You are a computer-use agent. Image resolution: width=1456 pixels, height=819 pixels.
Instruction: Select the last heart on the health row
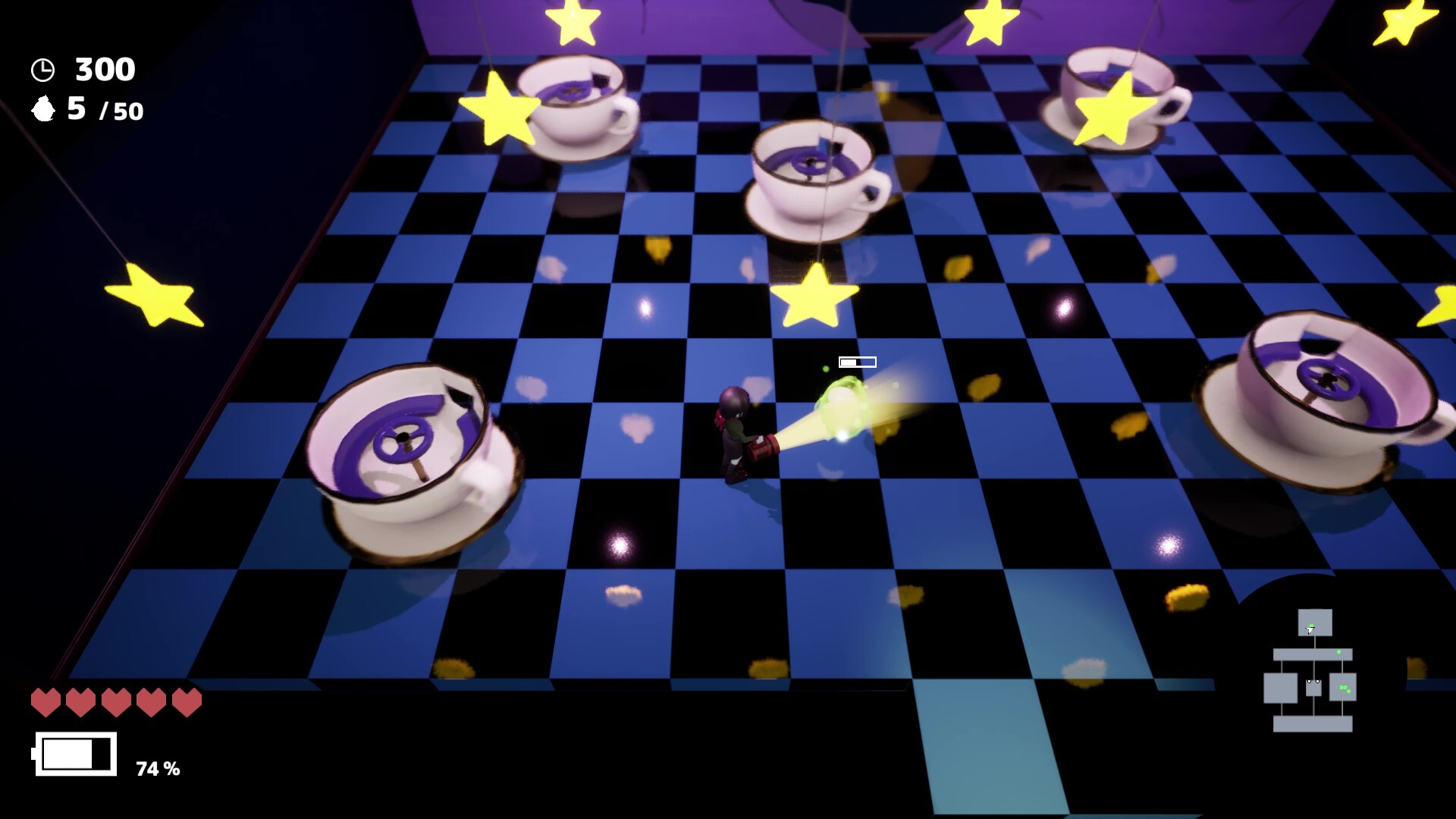tap(184, 701)
